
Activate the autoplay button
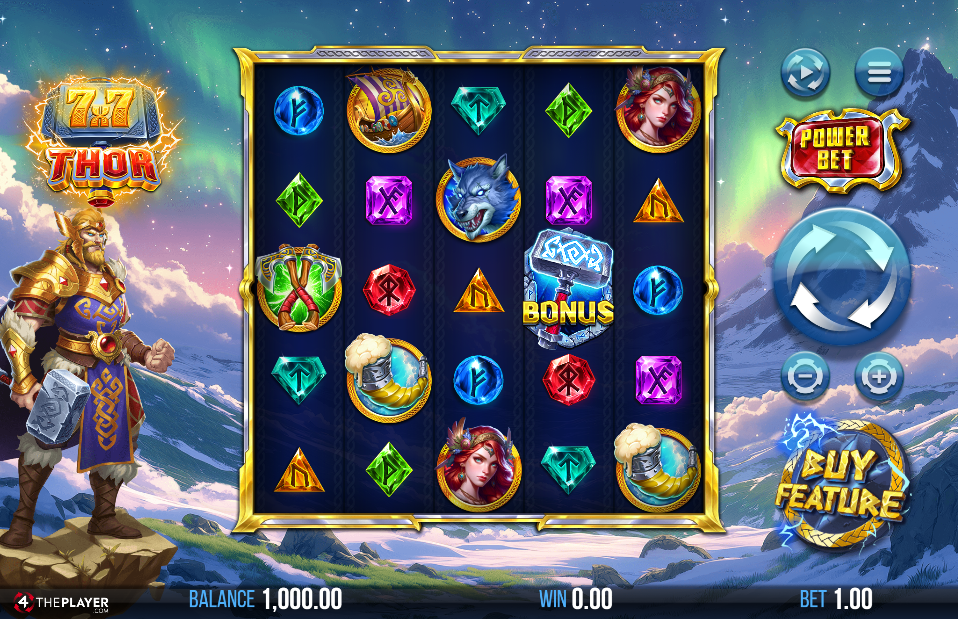(x=805, y=73)
